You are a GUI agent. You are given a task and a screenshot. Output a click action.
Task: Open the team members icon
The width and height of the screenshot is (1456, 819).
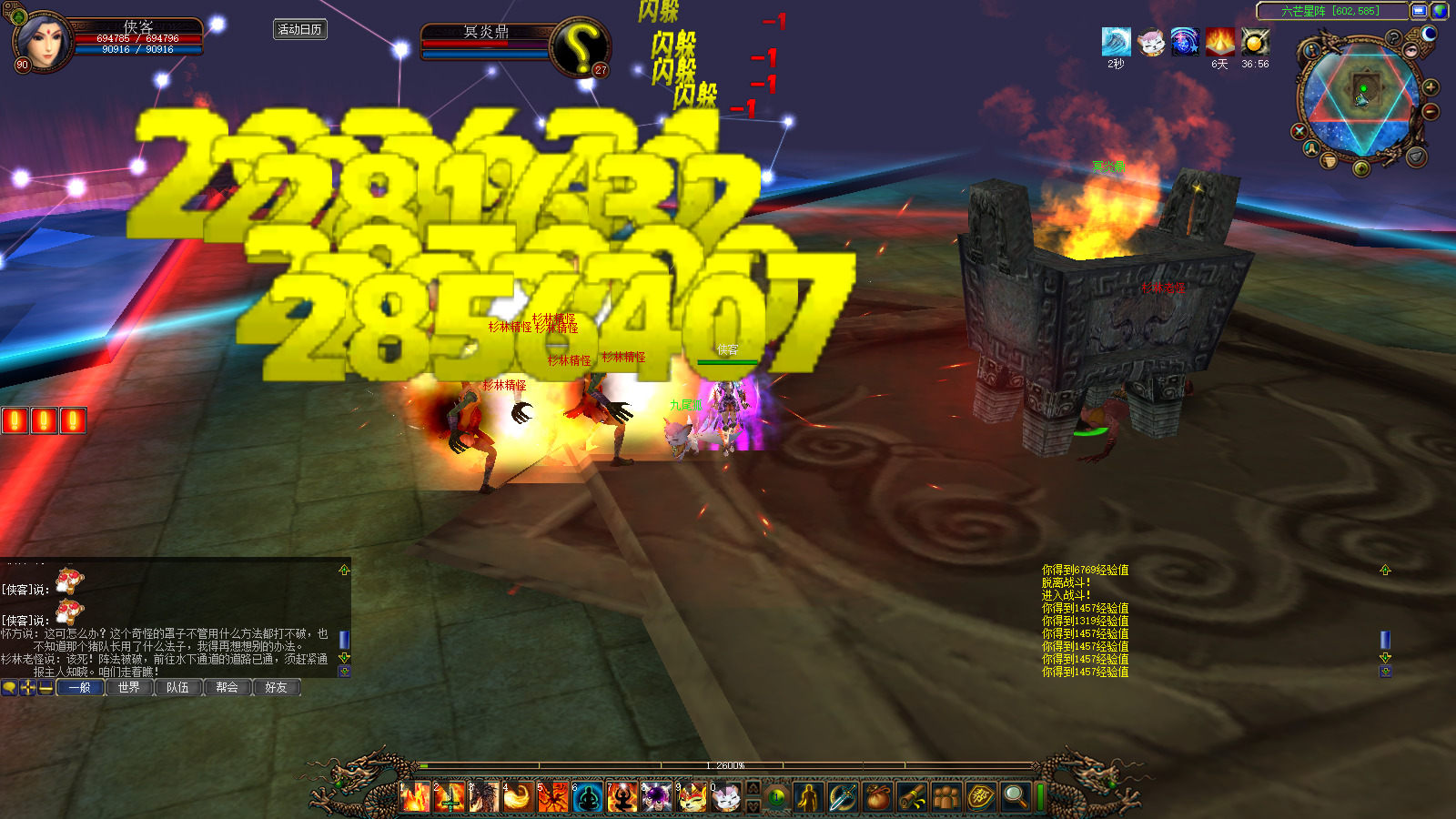click(x=946, y=798)
